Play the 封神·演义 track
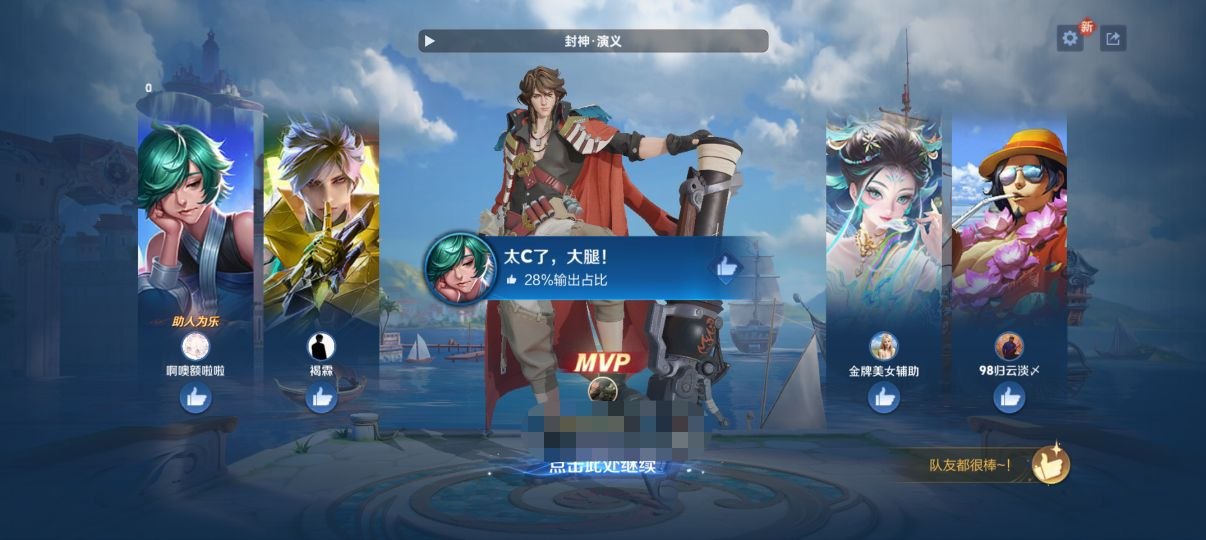This screenshot has height=540, width=1206. point(430,41)
